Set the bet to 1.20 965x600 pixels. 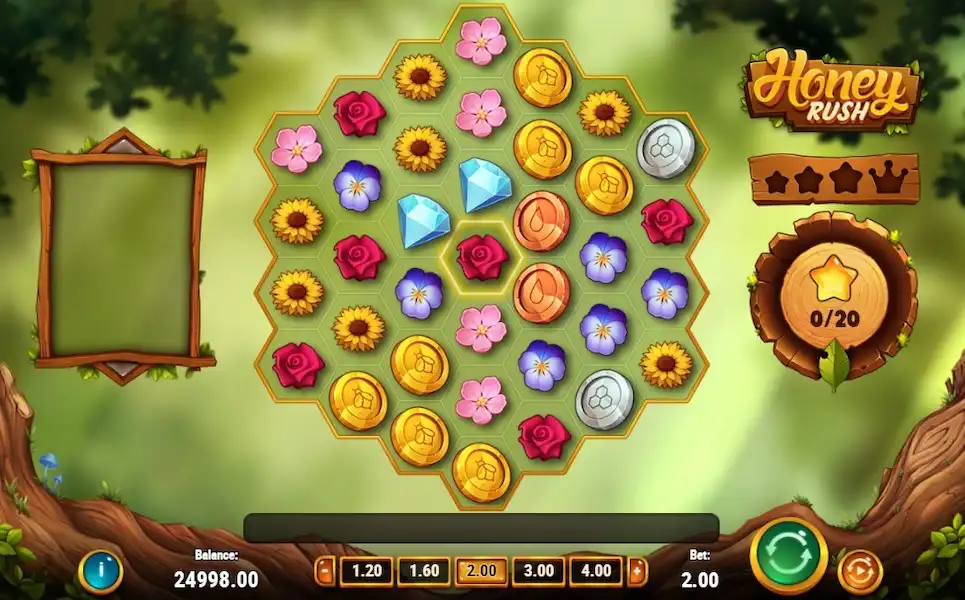(x=366, y=571)
